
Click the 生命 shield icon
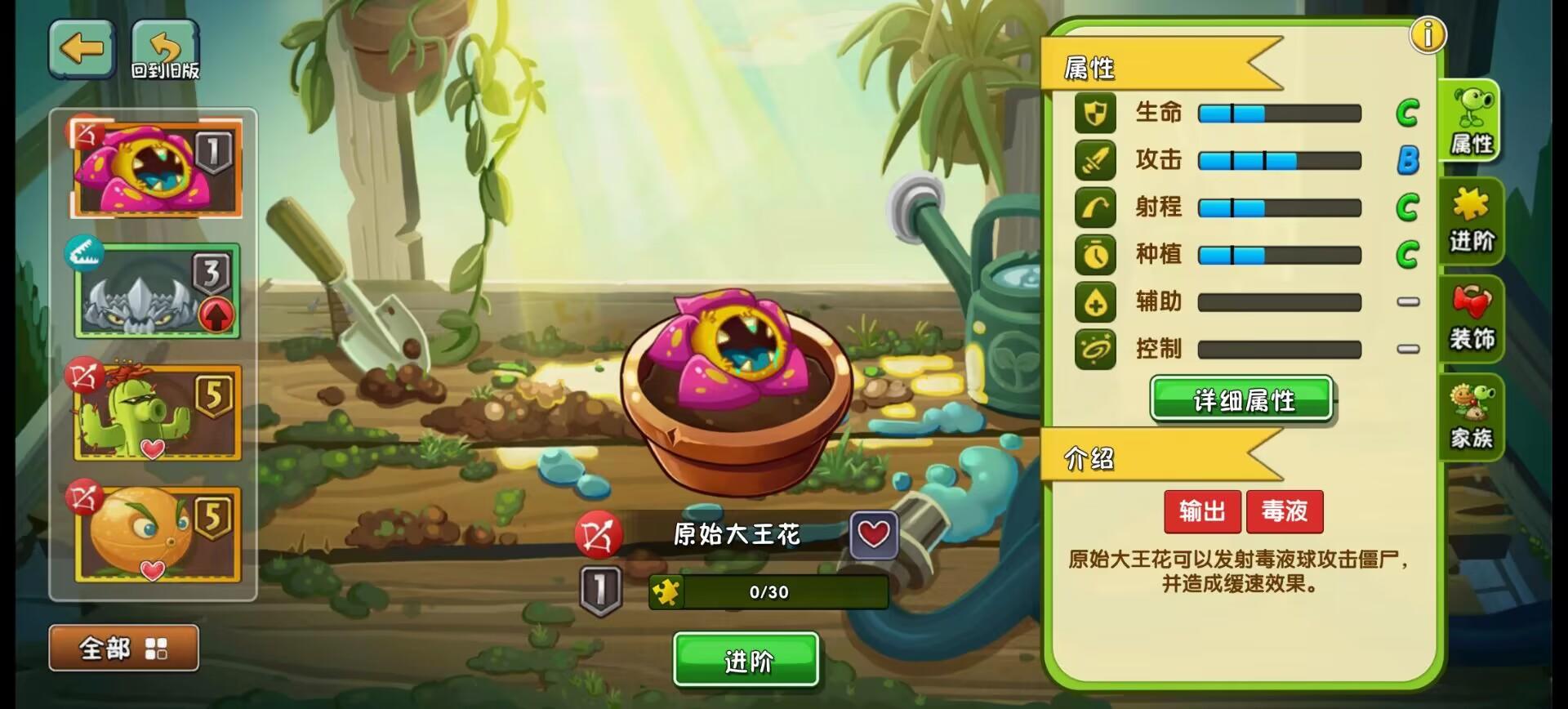point(1097,114)
